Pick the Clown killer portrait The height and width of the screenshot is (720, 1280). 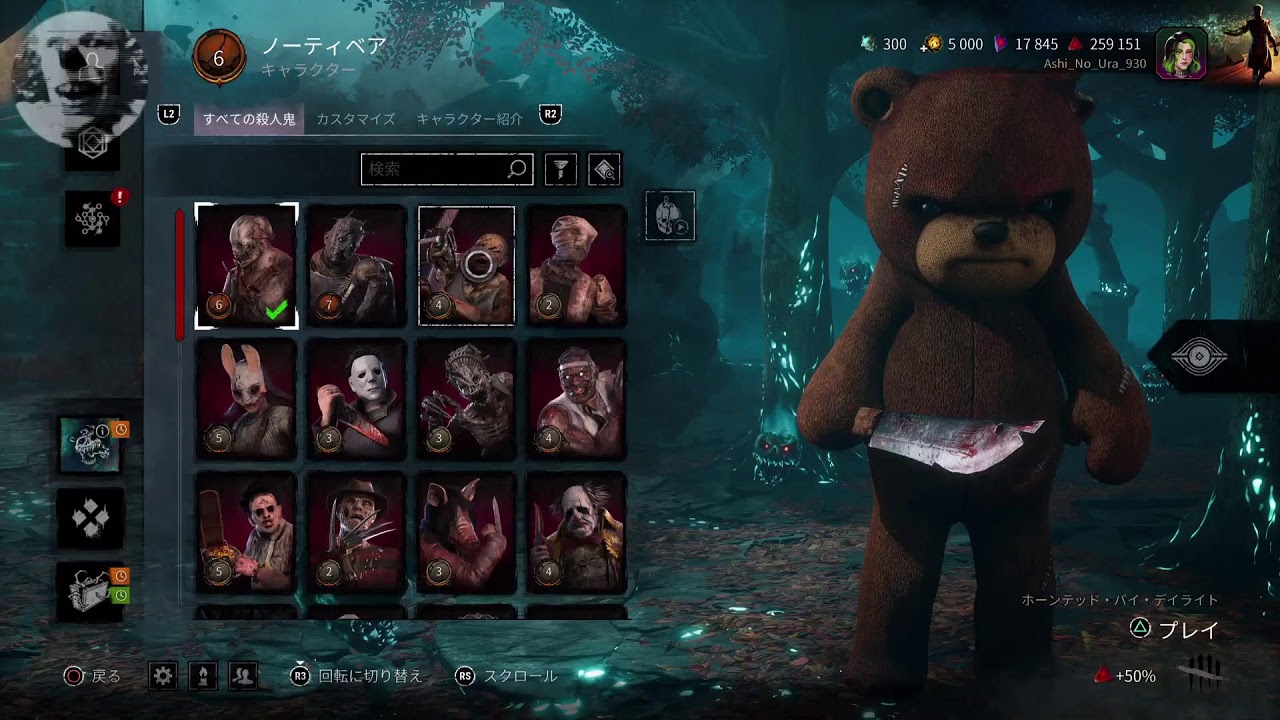point(576,532)
